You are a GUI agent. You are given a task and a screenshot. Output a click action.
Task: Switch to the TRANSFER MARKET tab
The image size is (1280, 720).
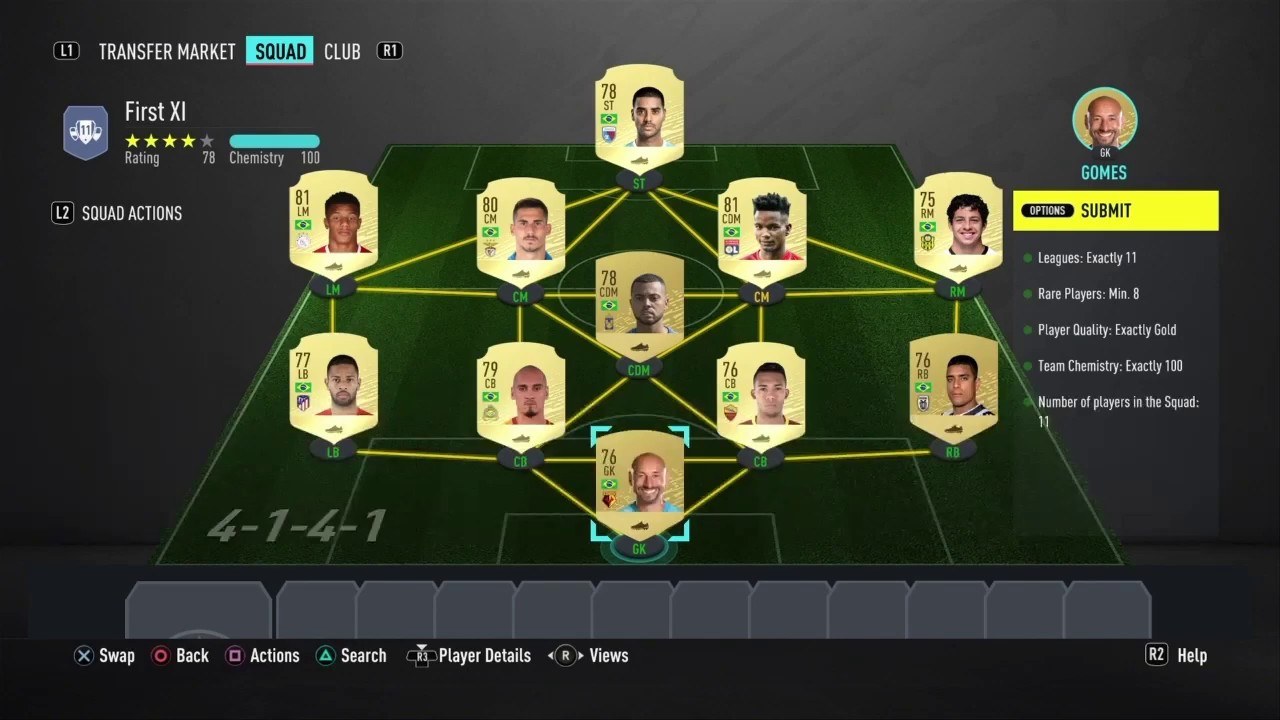166,51
